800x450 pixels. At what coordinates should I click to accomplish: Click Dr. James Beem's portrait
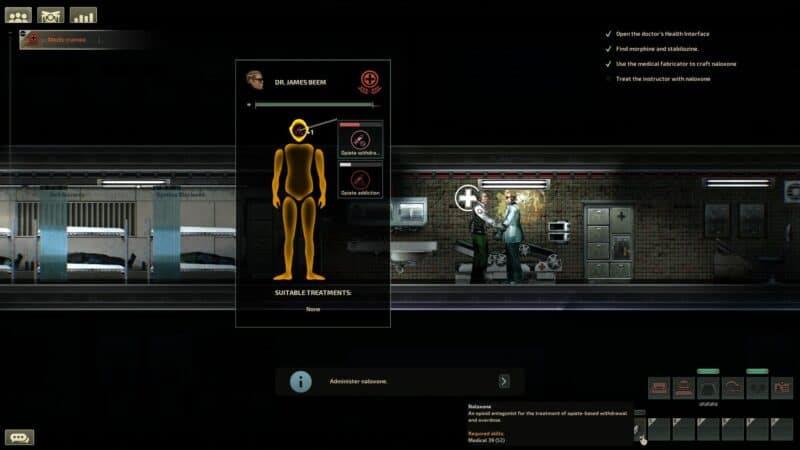click(255, 80)
